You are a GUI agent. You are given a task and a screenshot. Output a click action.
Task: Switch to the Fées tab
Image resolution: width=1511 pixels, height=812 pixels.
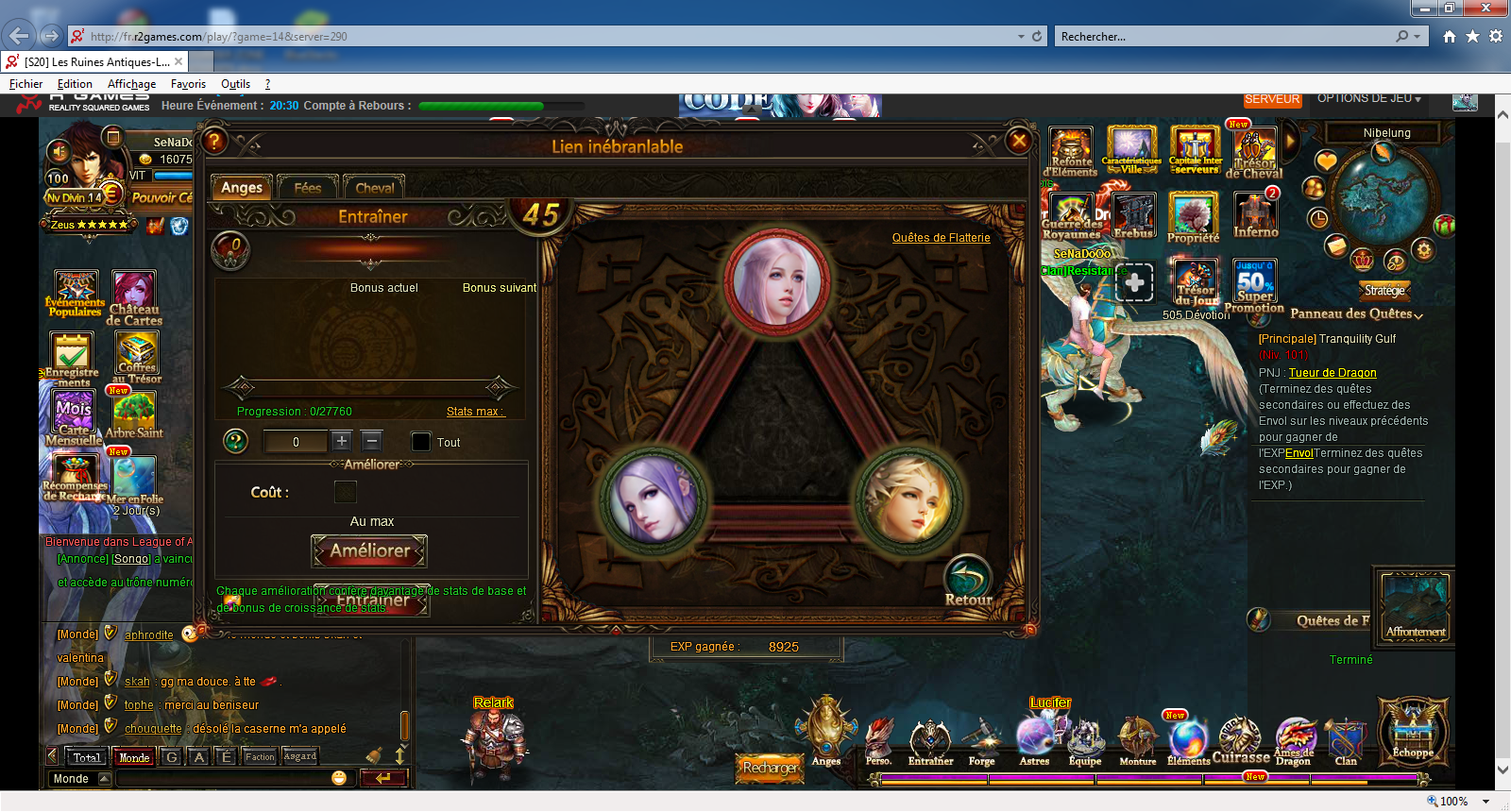[x=308, y=187]
